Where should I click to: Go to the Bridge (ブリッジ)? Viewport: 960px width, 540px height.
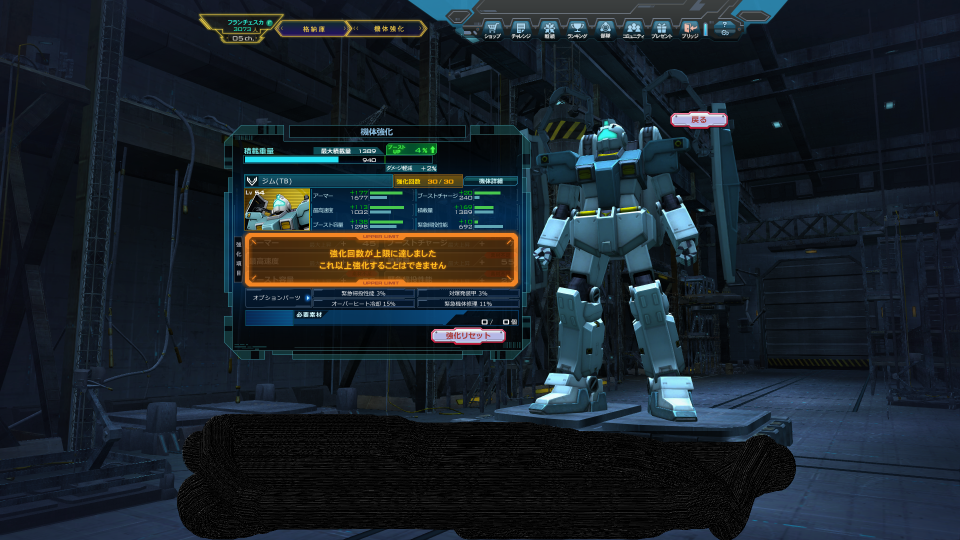coord(690,28)
